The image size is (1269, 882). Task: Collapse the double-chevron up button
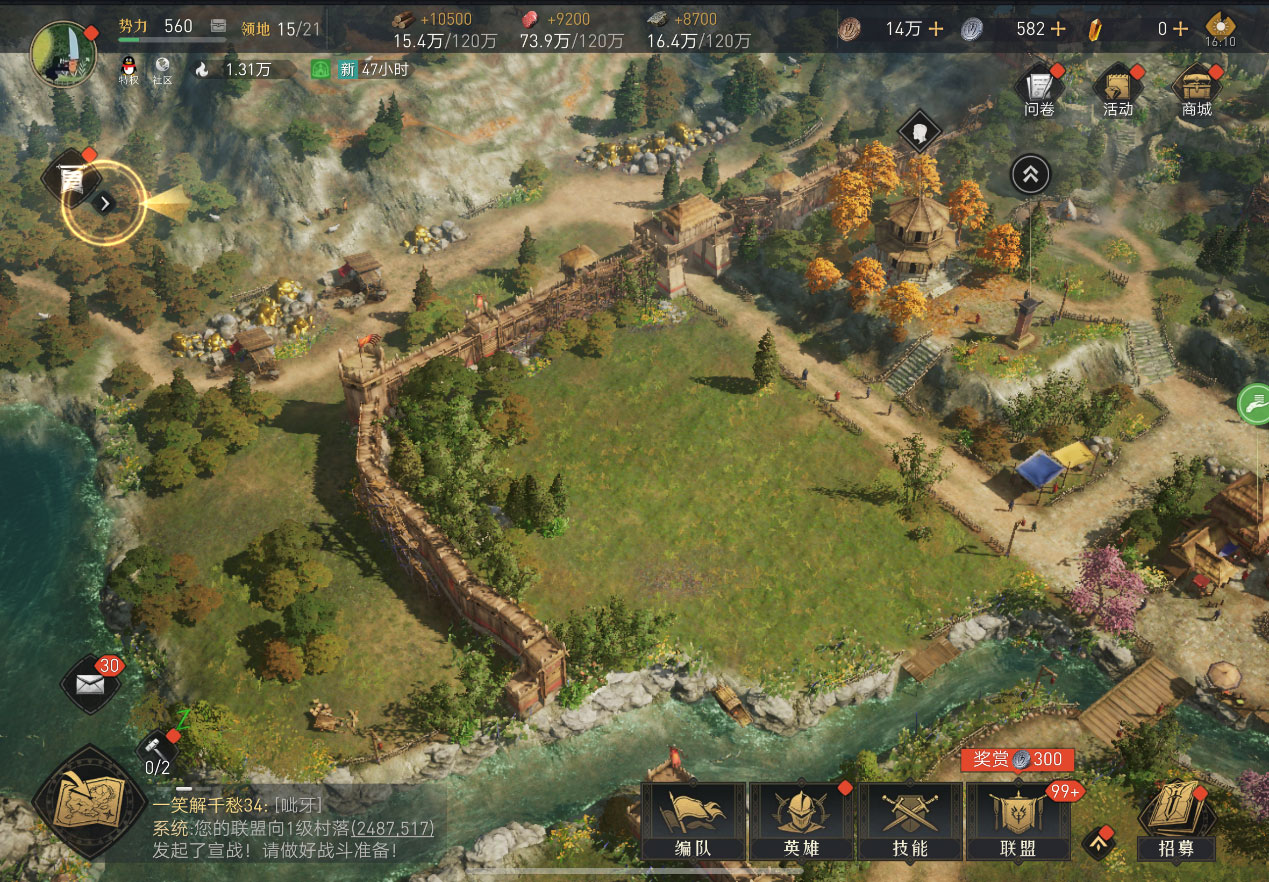(x=1030, y=175)
